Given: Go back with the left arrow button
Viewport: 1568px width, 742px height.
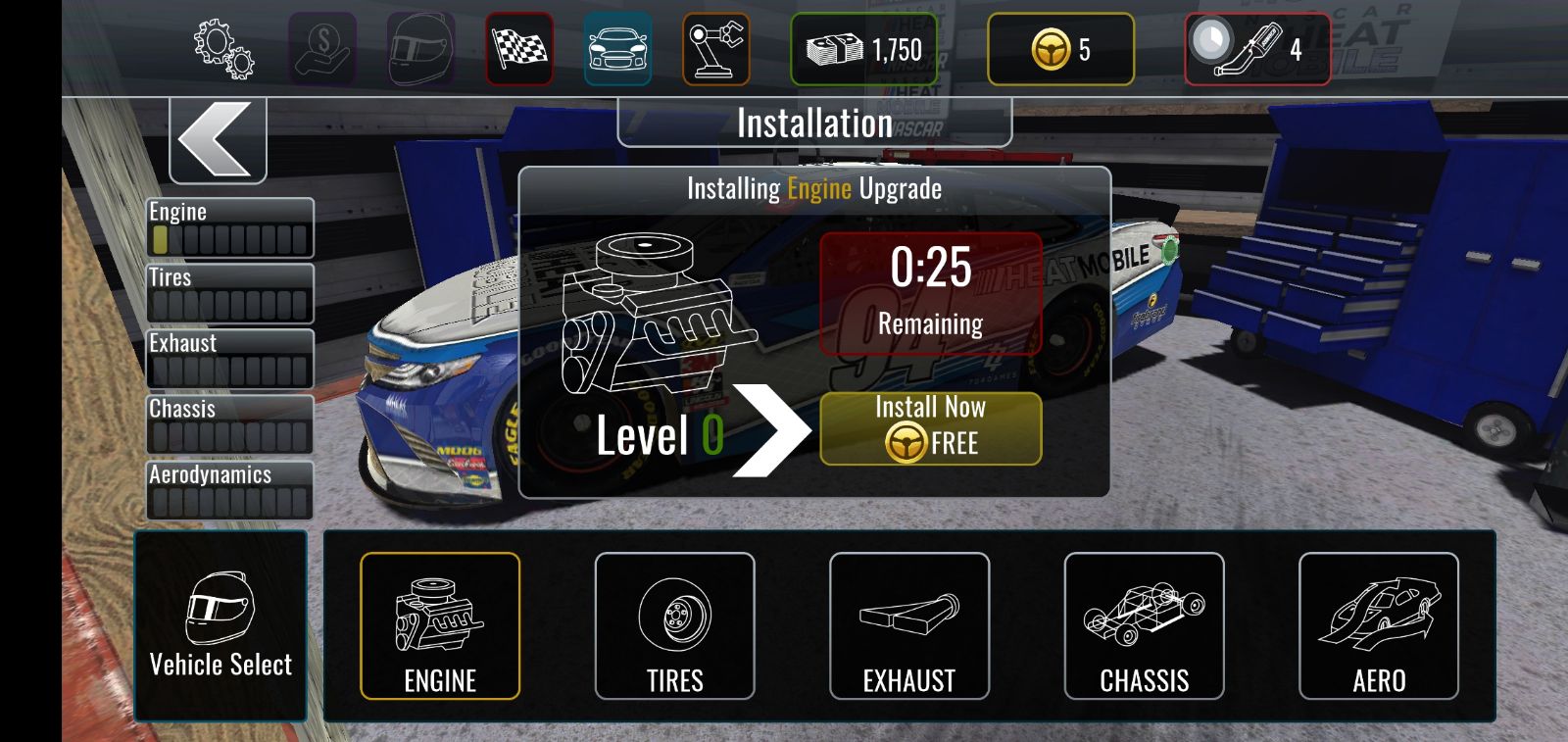Looking at the screenshot, I should (218, 140).
